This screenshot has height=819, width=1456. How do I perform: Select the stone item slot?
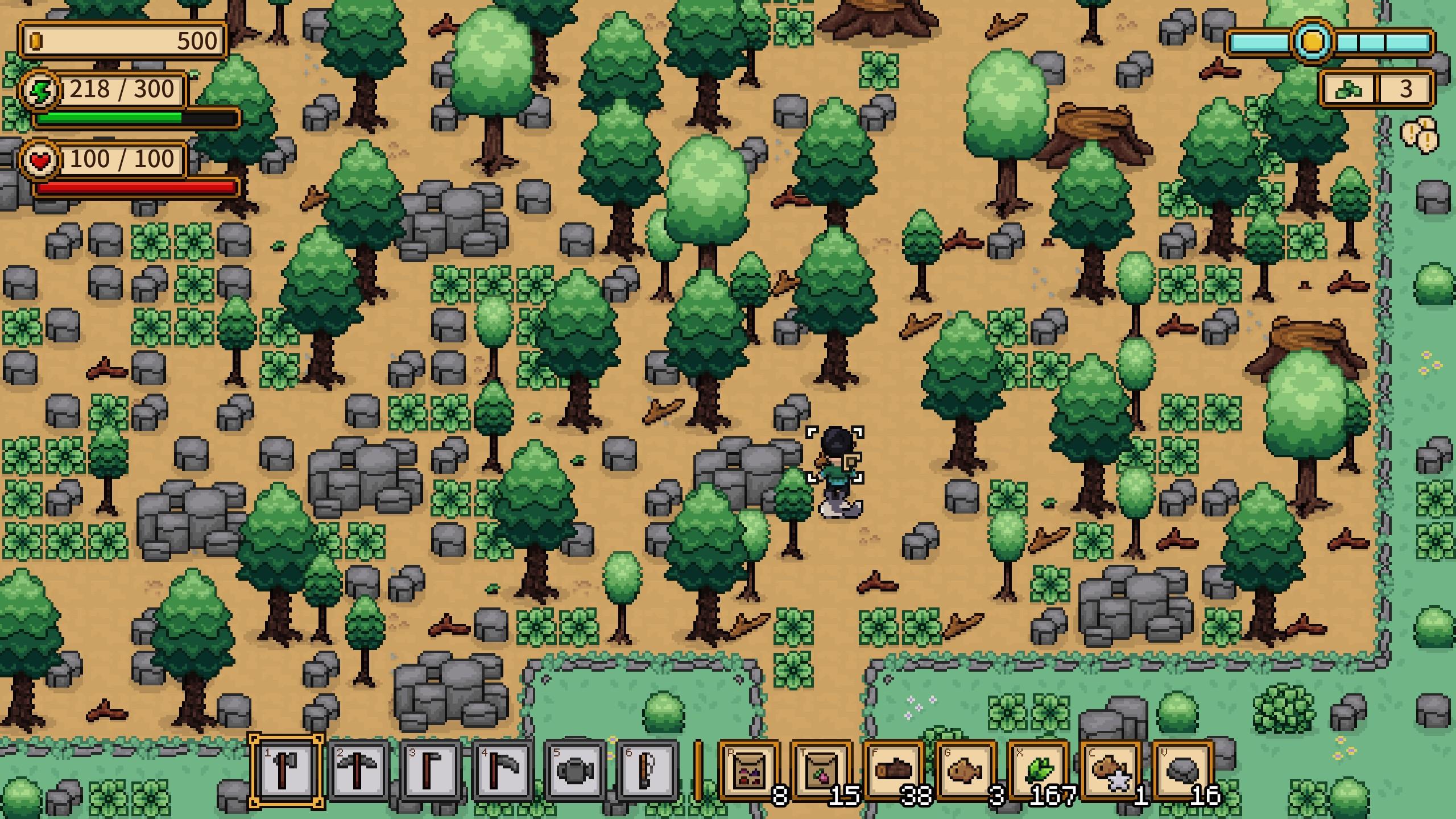click(1182, 771)
